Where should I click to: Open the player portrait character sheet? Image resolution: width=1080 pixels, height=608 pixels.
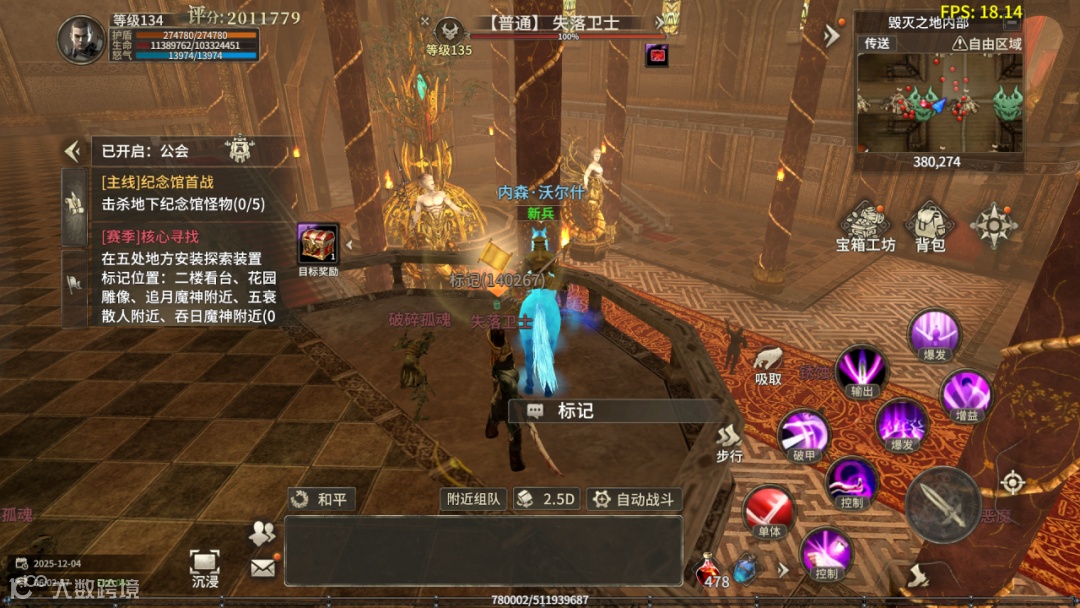tap(81, 40)
